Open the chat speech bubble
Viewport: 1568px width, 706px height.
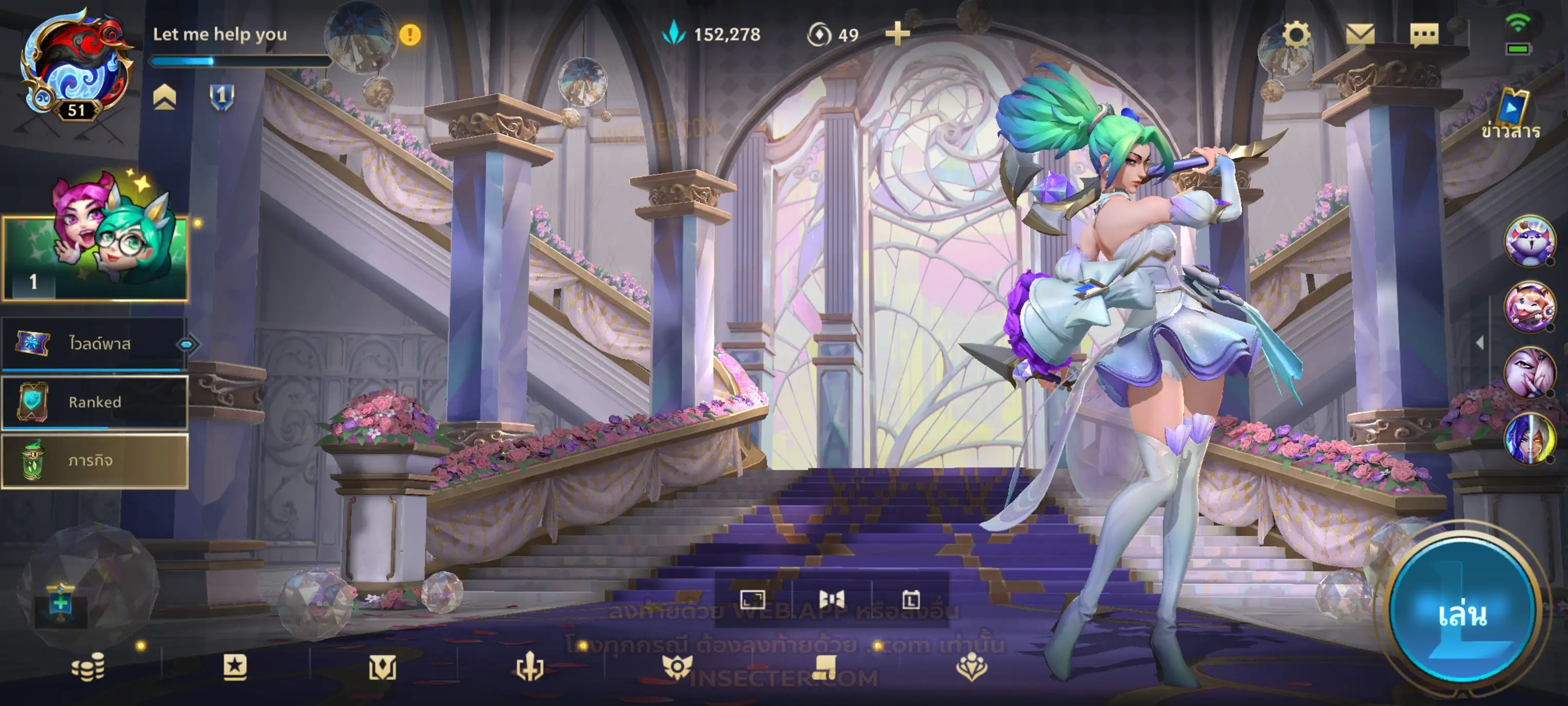(1424, 35)
